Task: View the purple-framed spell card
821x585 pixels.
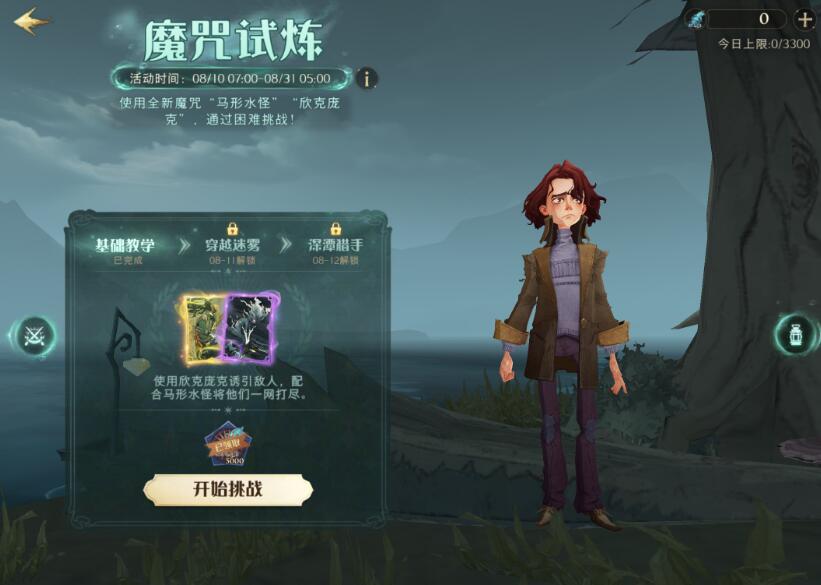Action: [x=248, y=328]
